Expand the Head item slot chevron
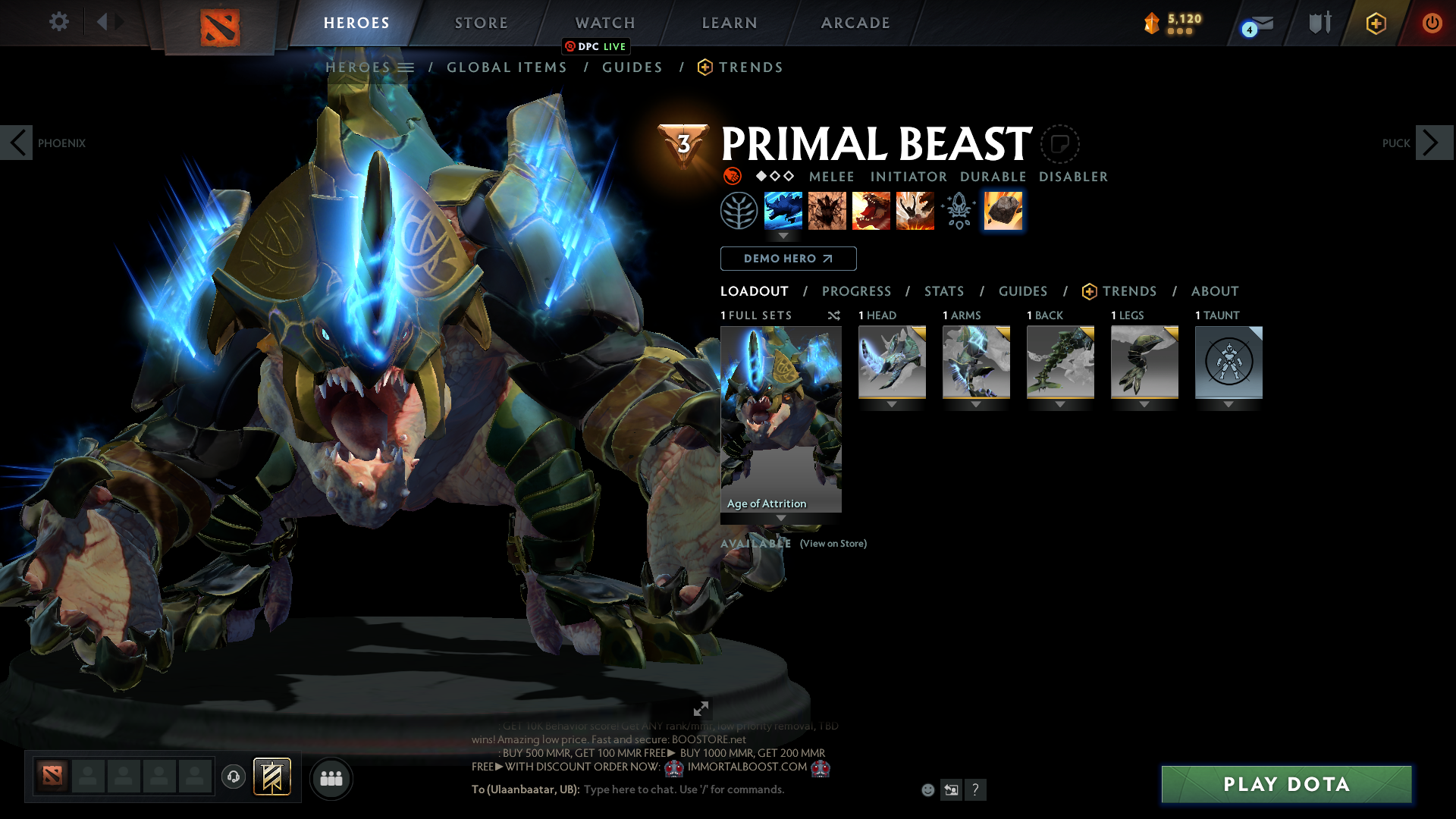The height and width of the screenshot is (819, 1456). [891, 404]
